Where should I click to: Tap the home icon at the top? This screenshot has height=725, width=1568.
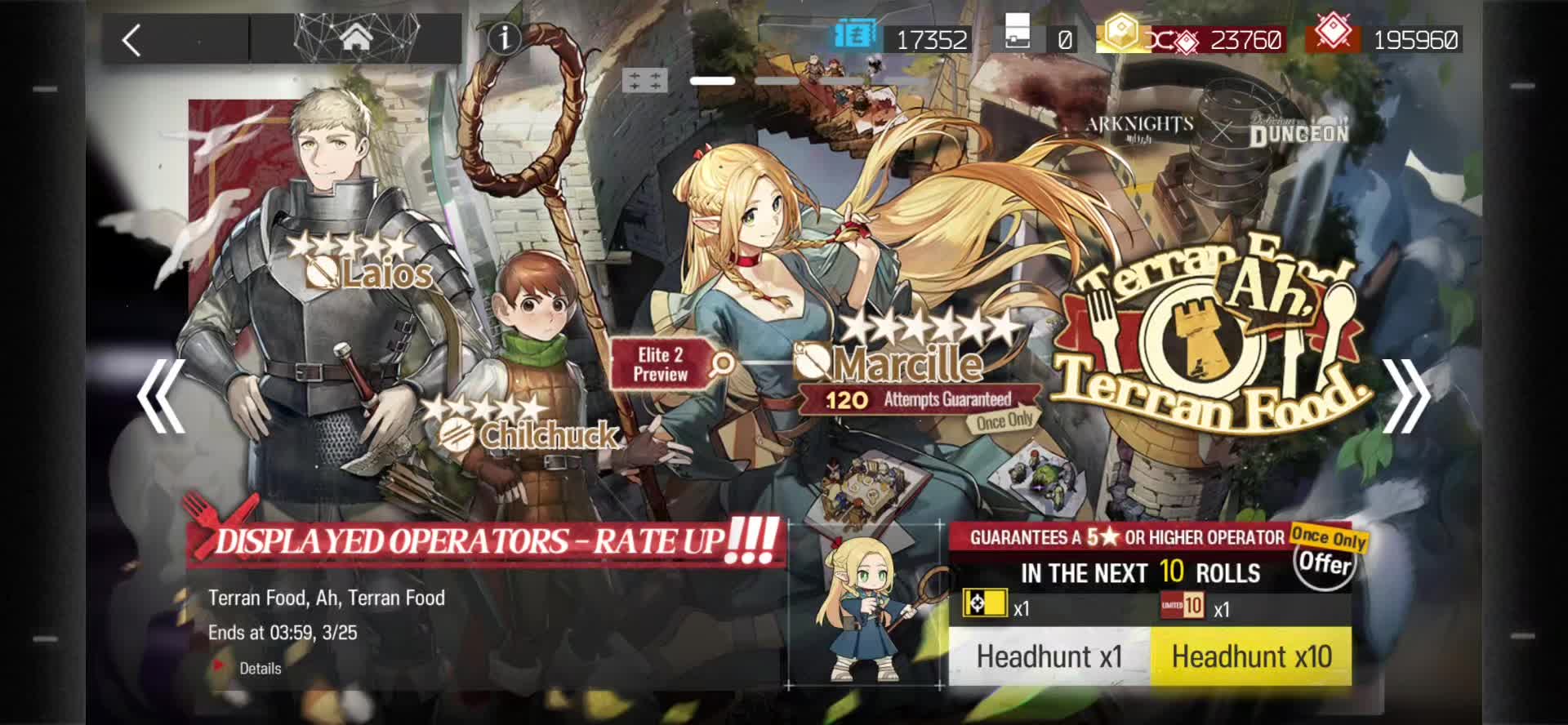[x=357, y=38]
